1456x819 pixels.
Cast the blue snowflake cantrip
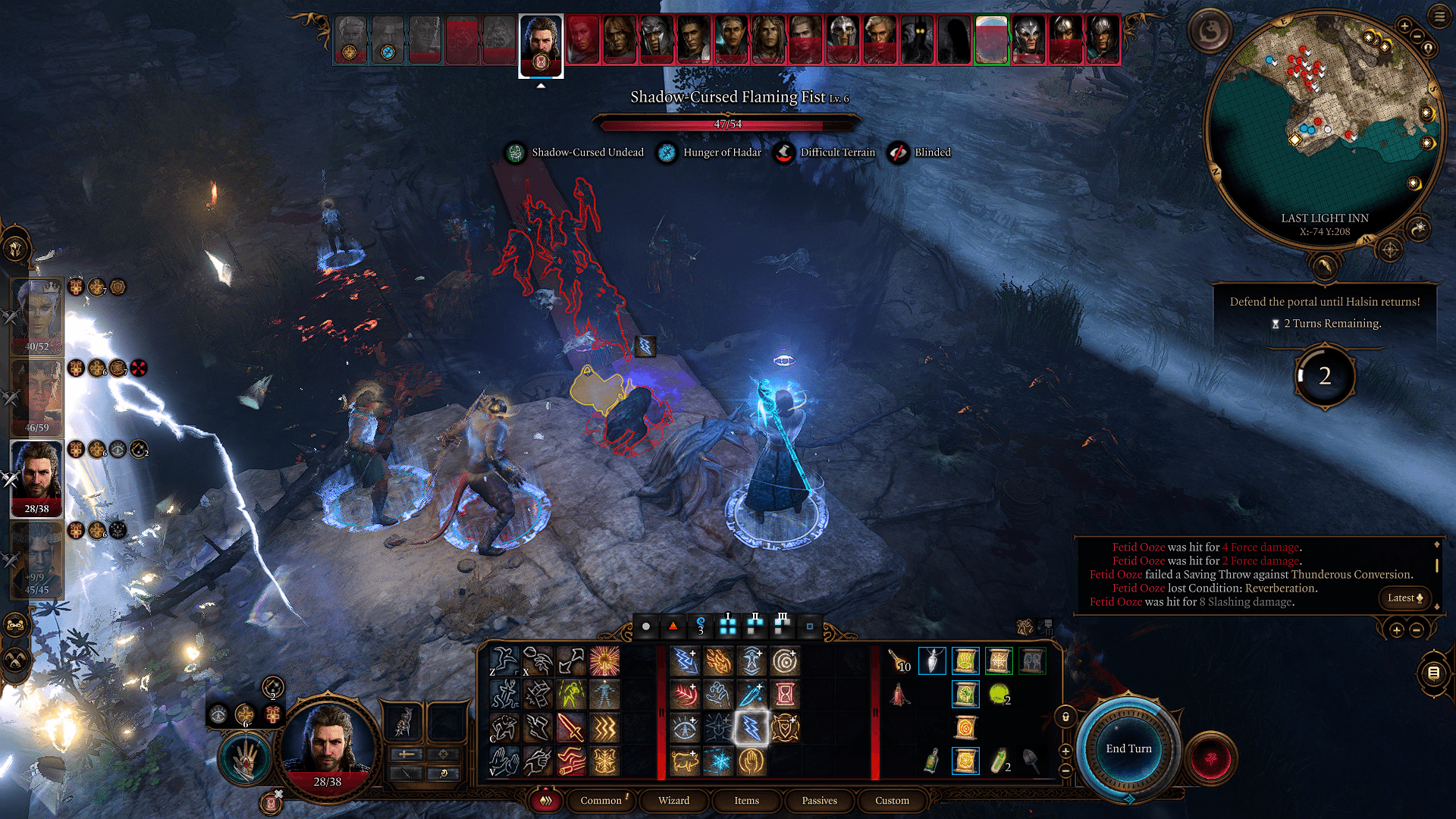(x=718, y=761)
